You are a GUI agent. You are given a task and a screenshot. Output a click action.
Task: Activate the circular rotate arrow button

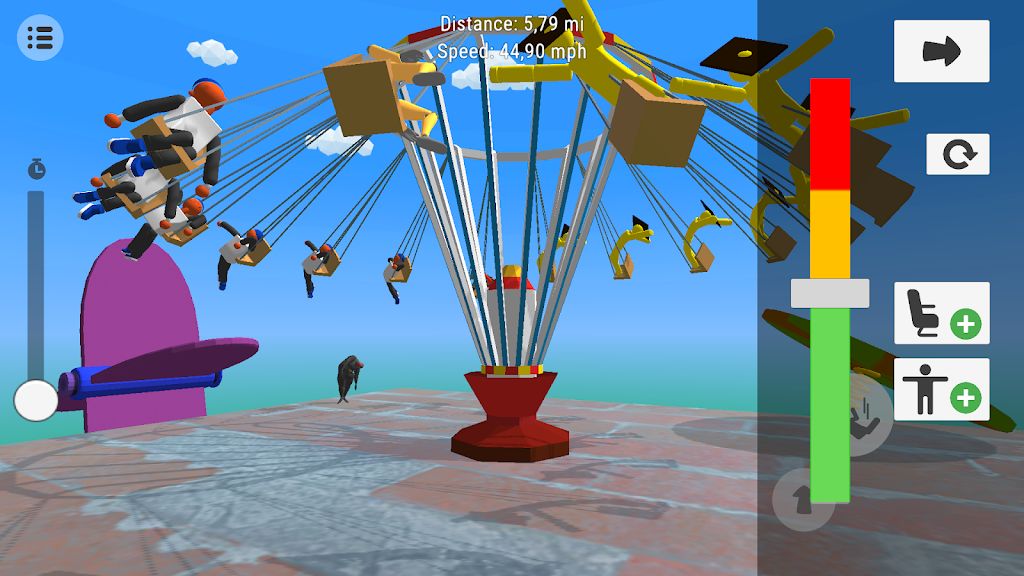957,154
